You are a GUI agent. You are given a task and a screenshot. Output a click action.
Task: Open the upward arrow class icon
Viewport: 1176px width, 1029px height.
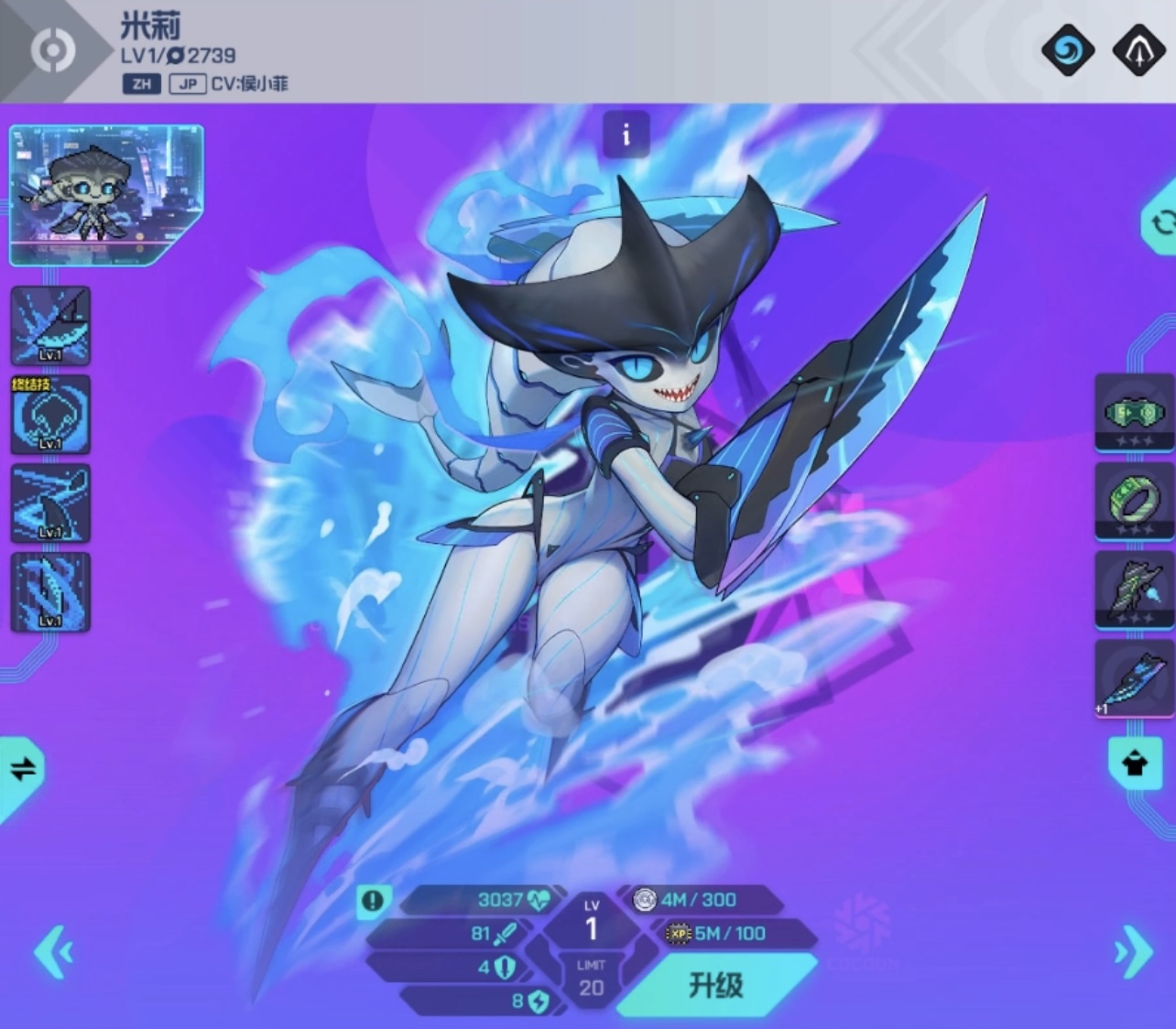[x=1138, y=49]
